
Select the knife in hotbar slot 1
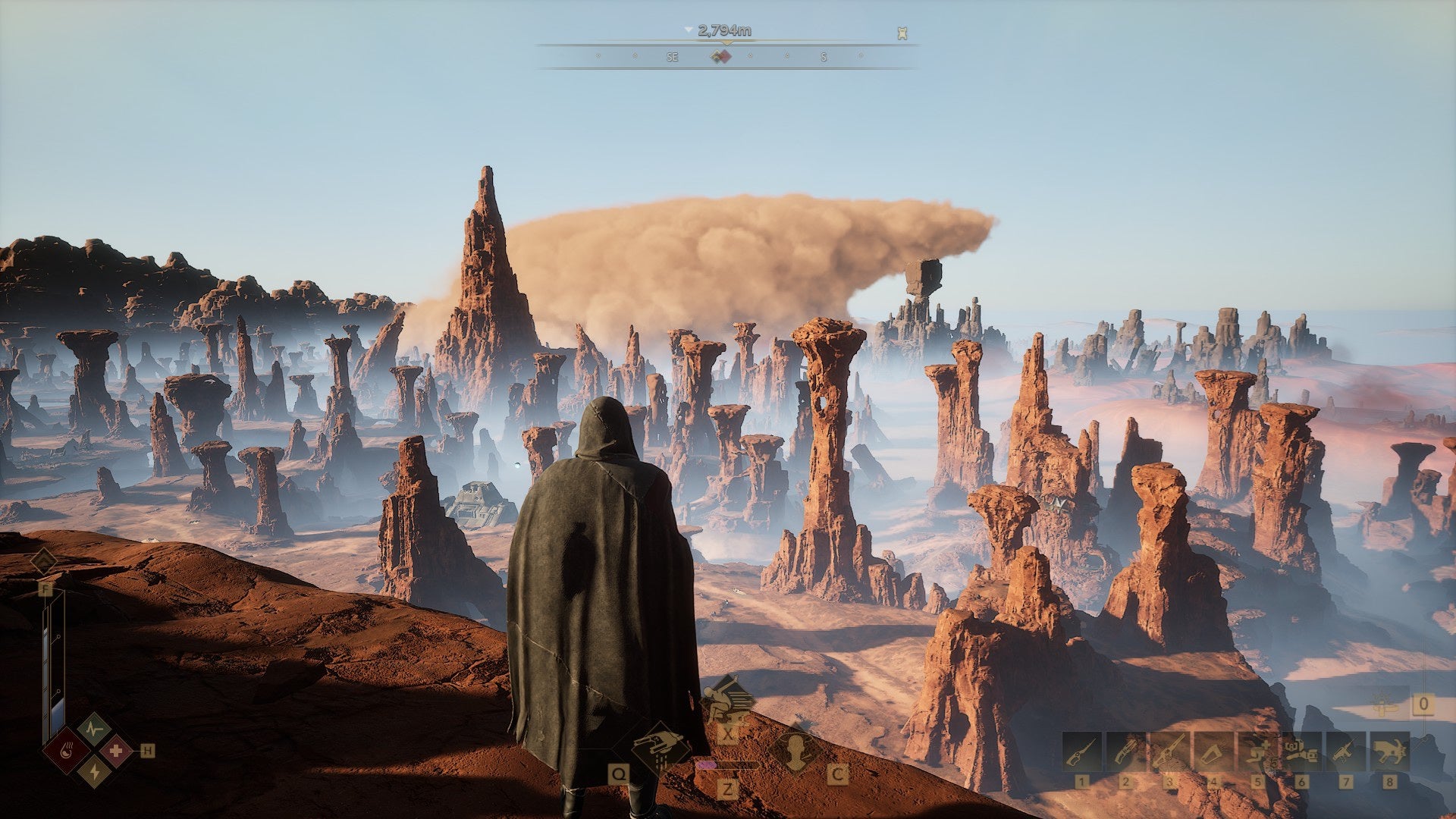[x=1081, y=752]
